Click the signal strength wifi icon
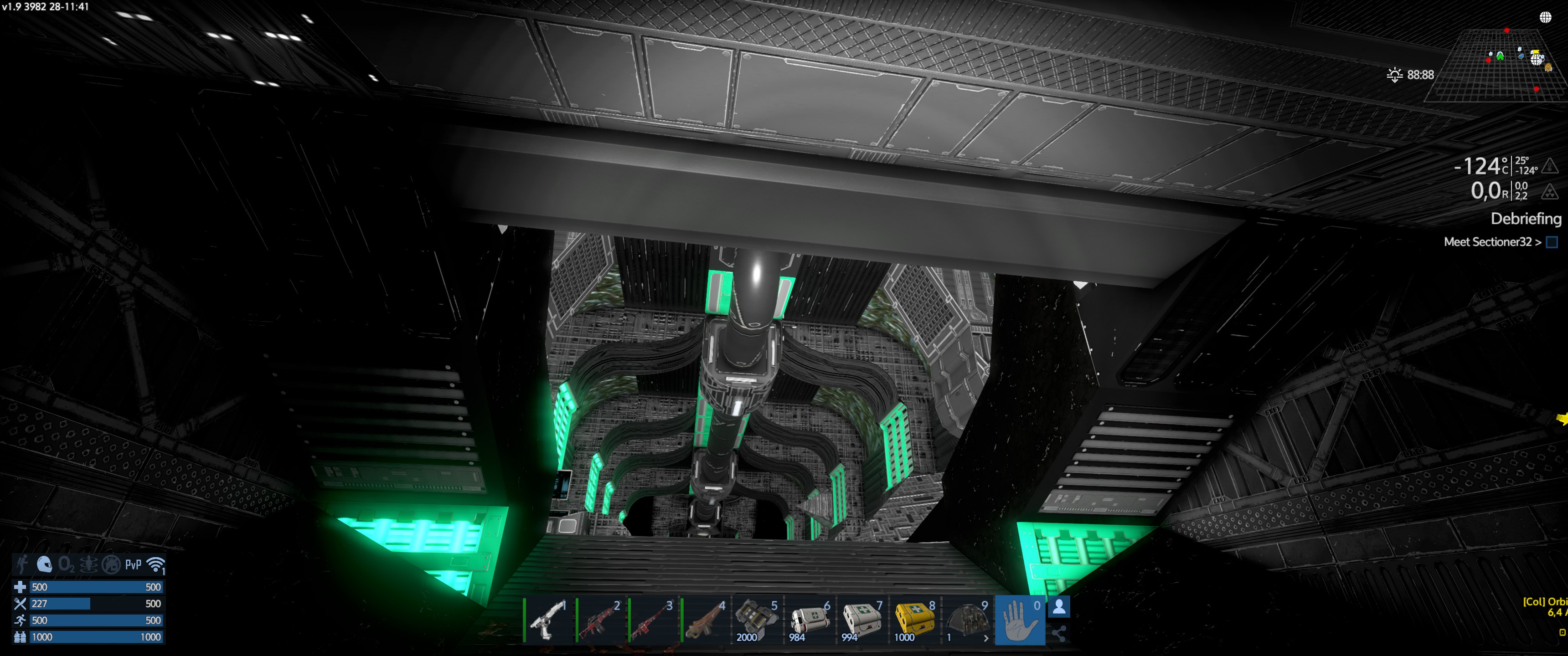 (x=156, y=565)
